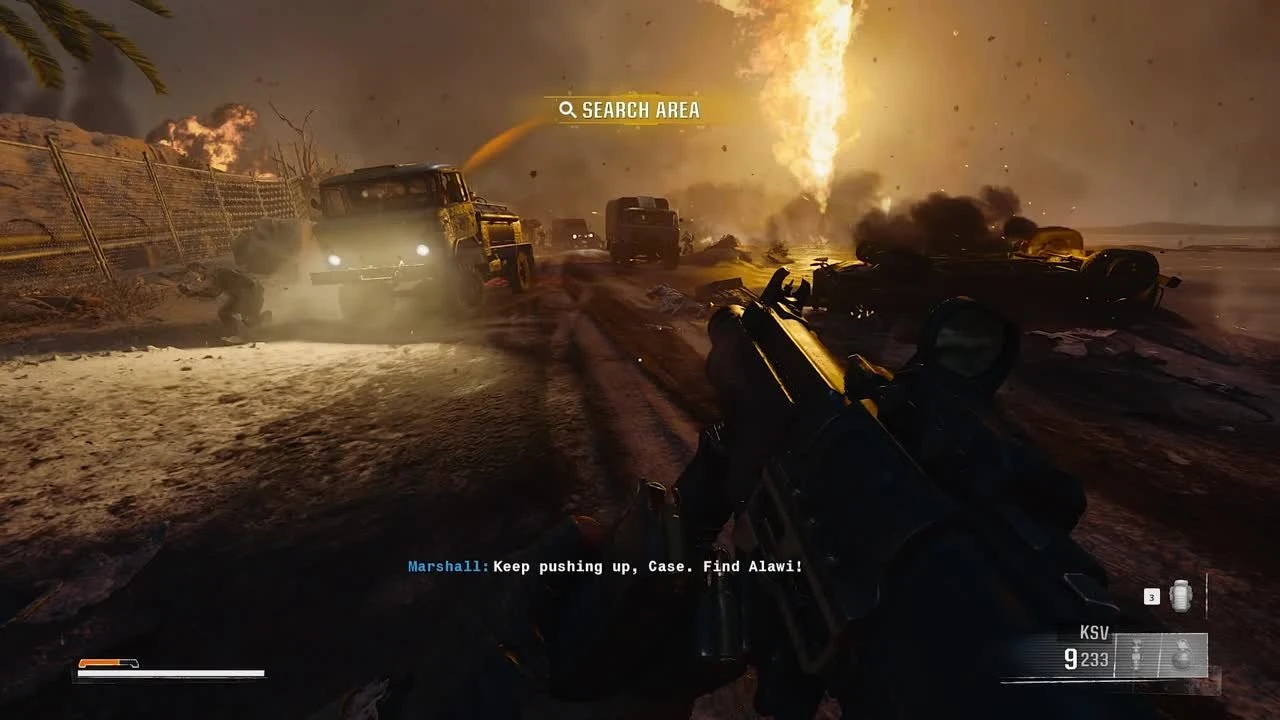Expand the equipment slots panel

1160,655
